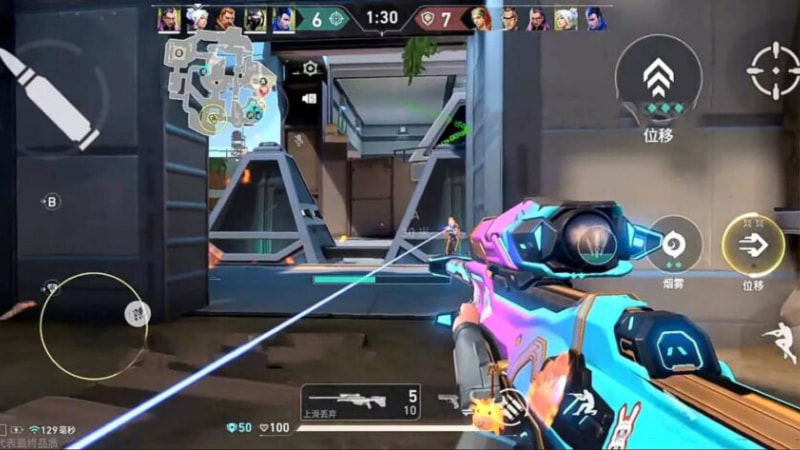Tap the crosshair aim button
Viewport: 800px width, 450px height.
[776, 70]
